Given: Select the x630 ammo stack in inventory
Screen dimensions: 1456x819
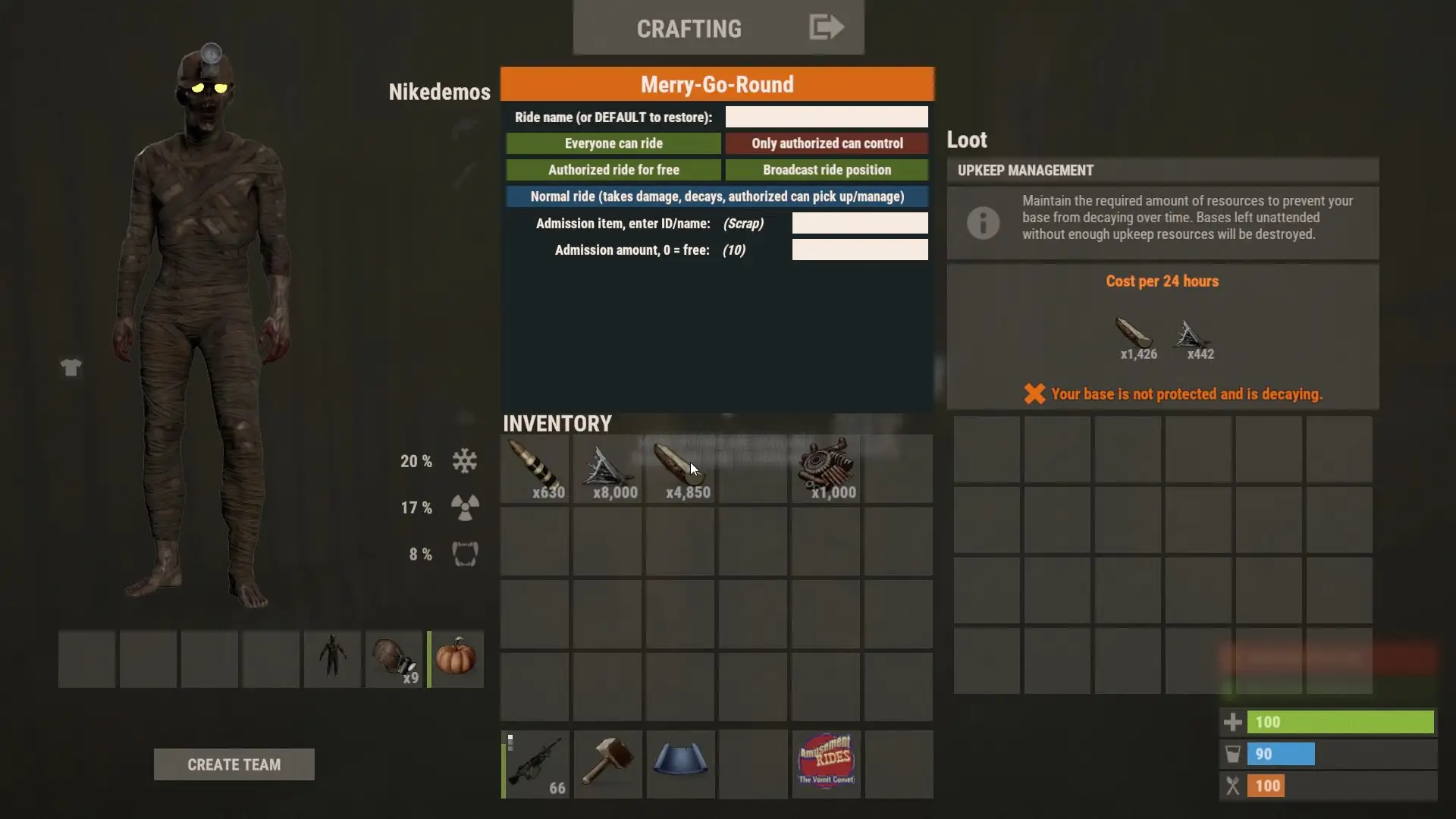Looking at the screenshot, I should click(x=535, y=469).
